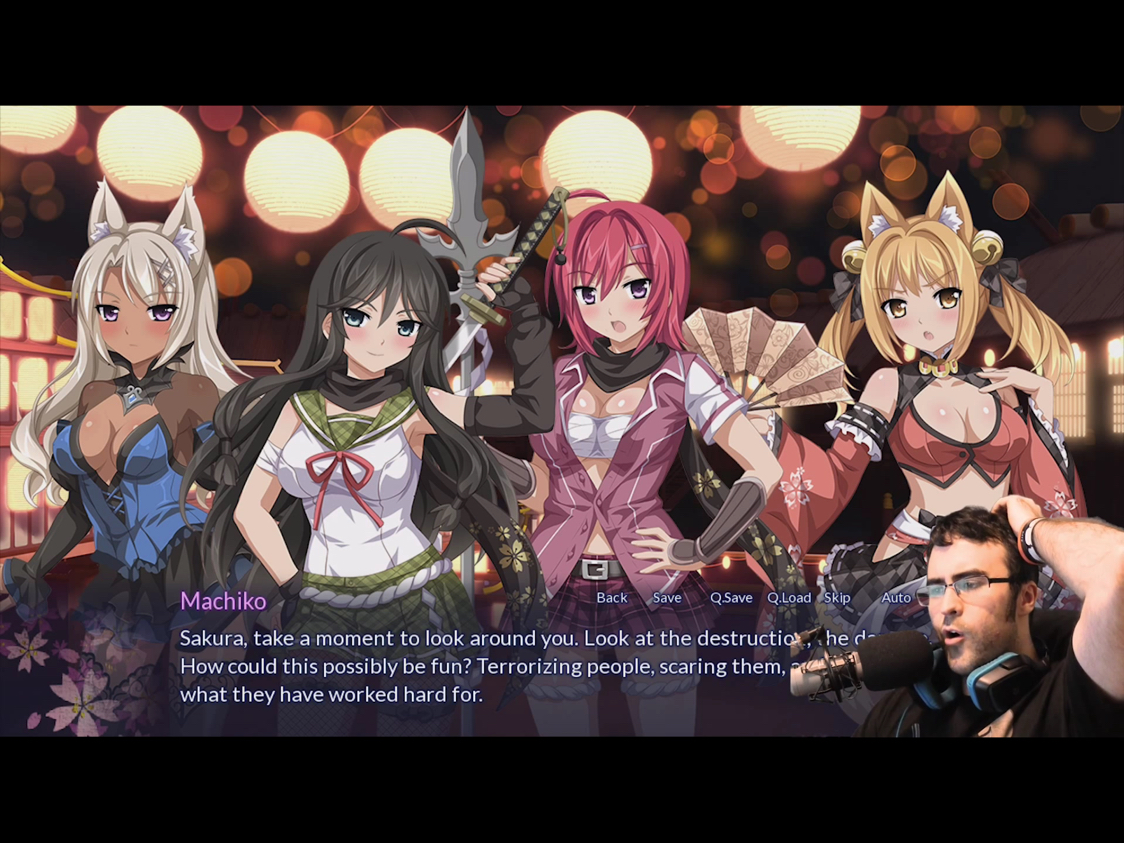Click the Back button in quick menu

click(612, 598)
